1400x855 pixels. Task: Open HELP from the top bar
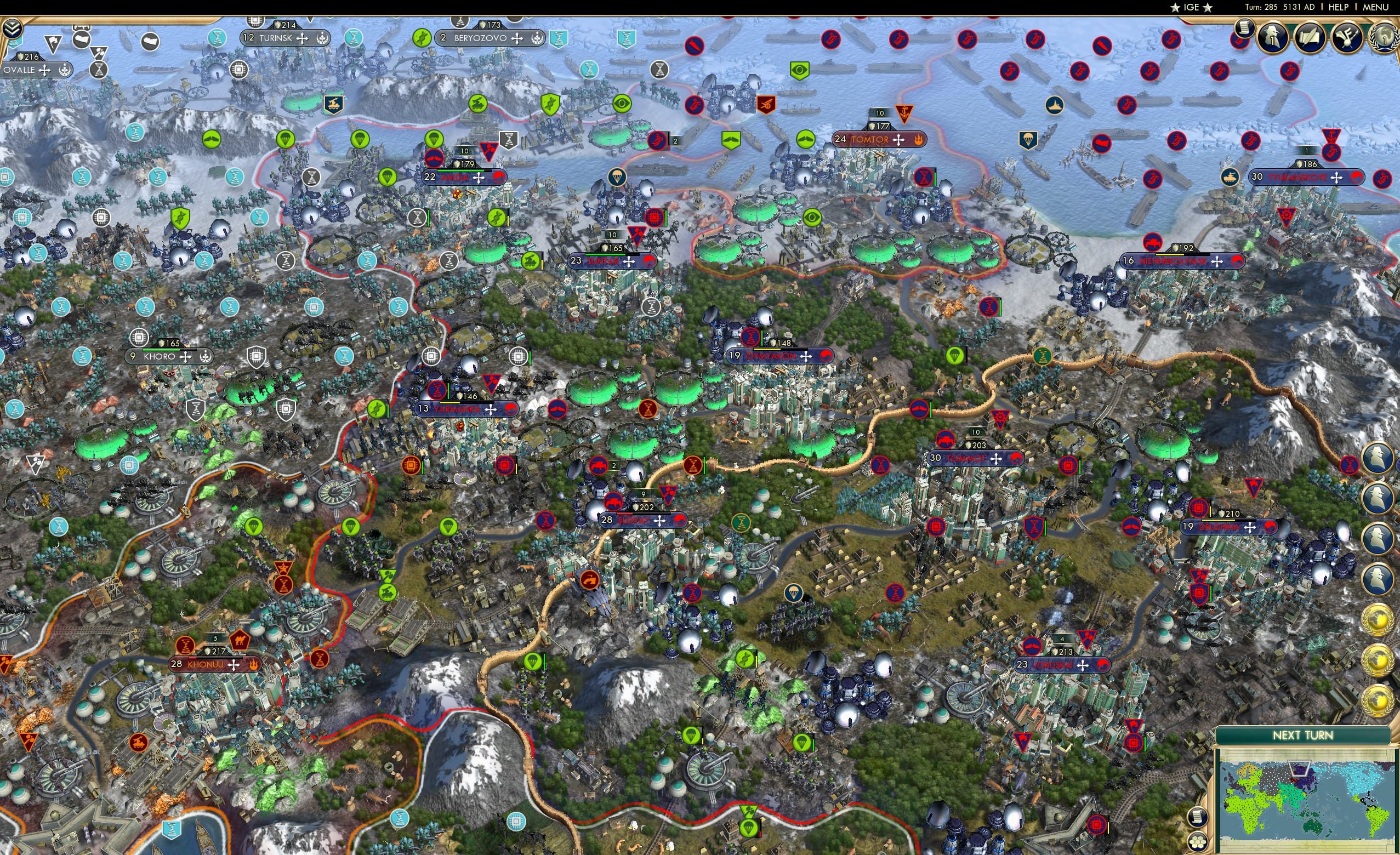click(x=1339, y=7)
